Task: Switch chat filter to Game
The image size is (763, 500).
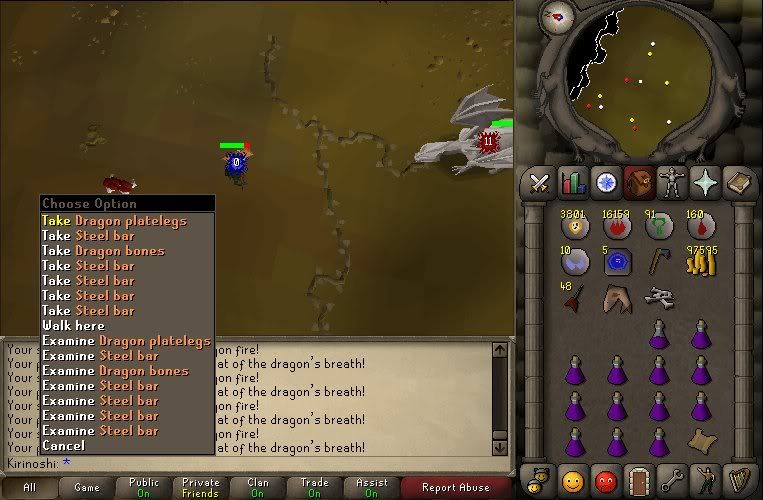Action: (x=87, y=488)
